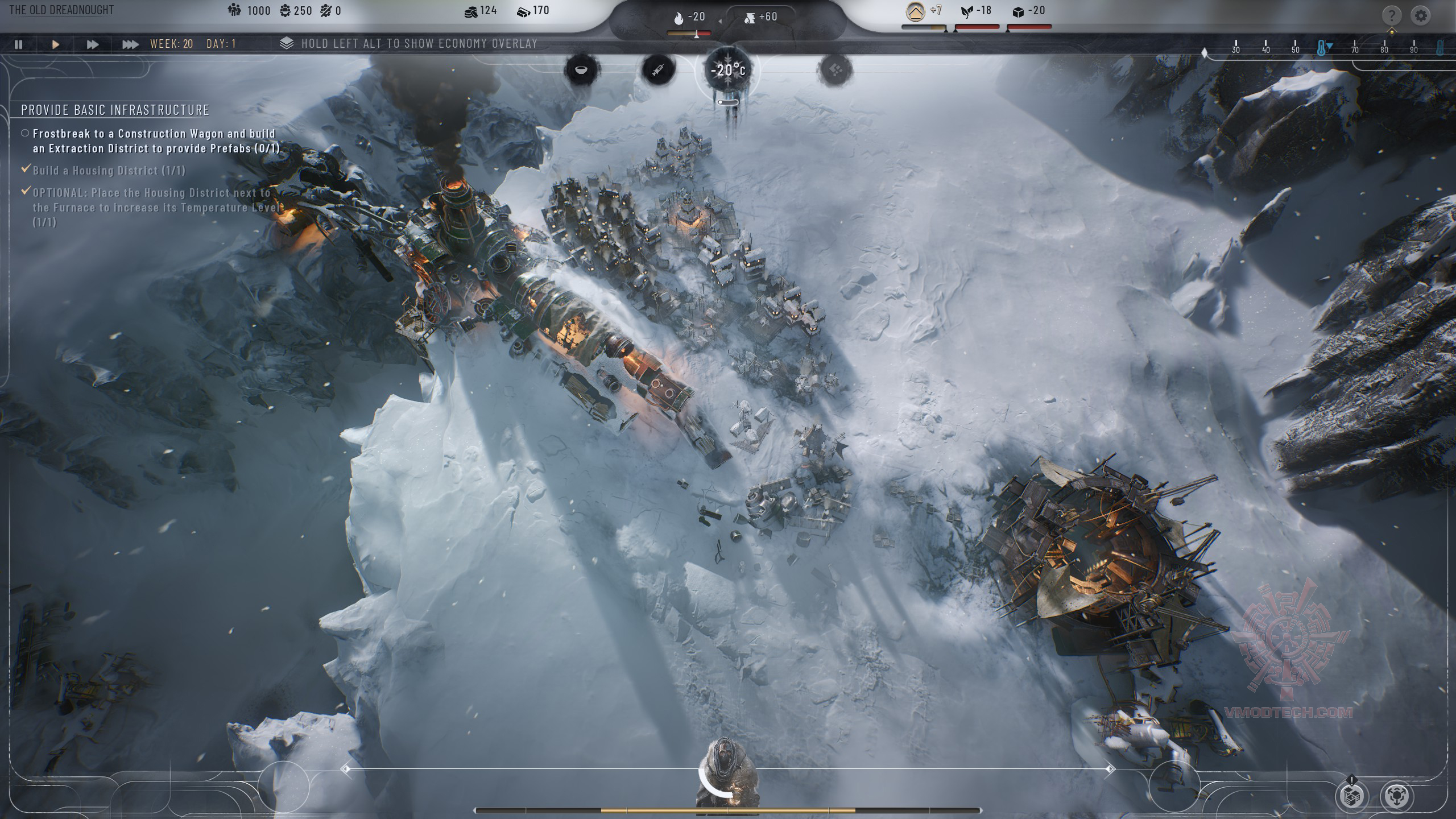Select the Frostbreak to a Construction Wagon objective

[x=155, y=140]
